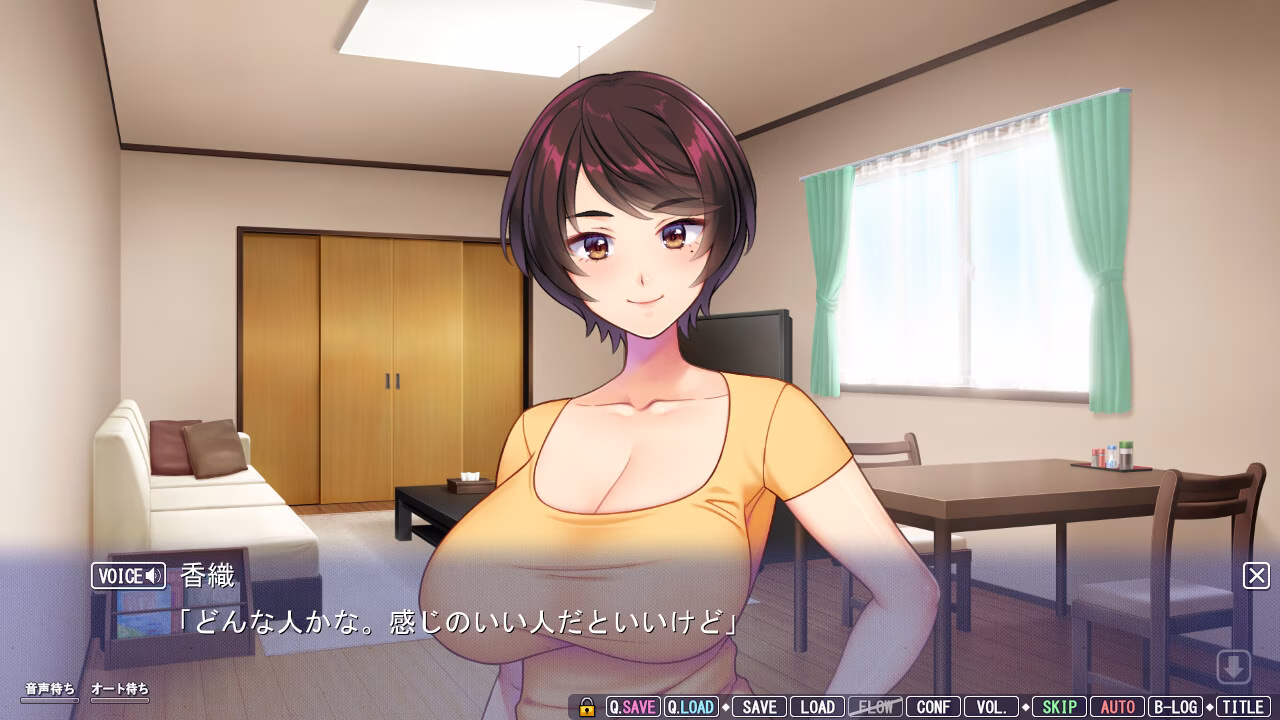Image resolution: width=1280 pixels, height=720 pixels.
Task: Open the CONF configuration screen
Action: click(933, 706)
